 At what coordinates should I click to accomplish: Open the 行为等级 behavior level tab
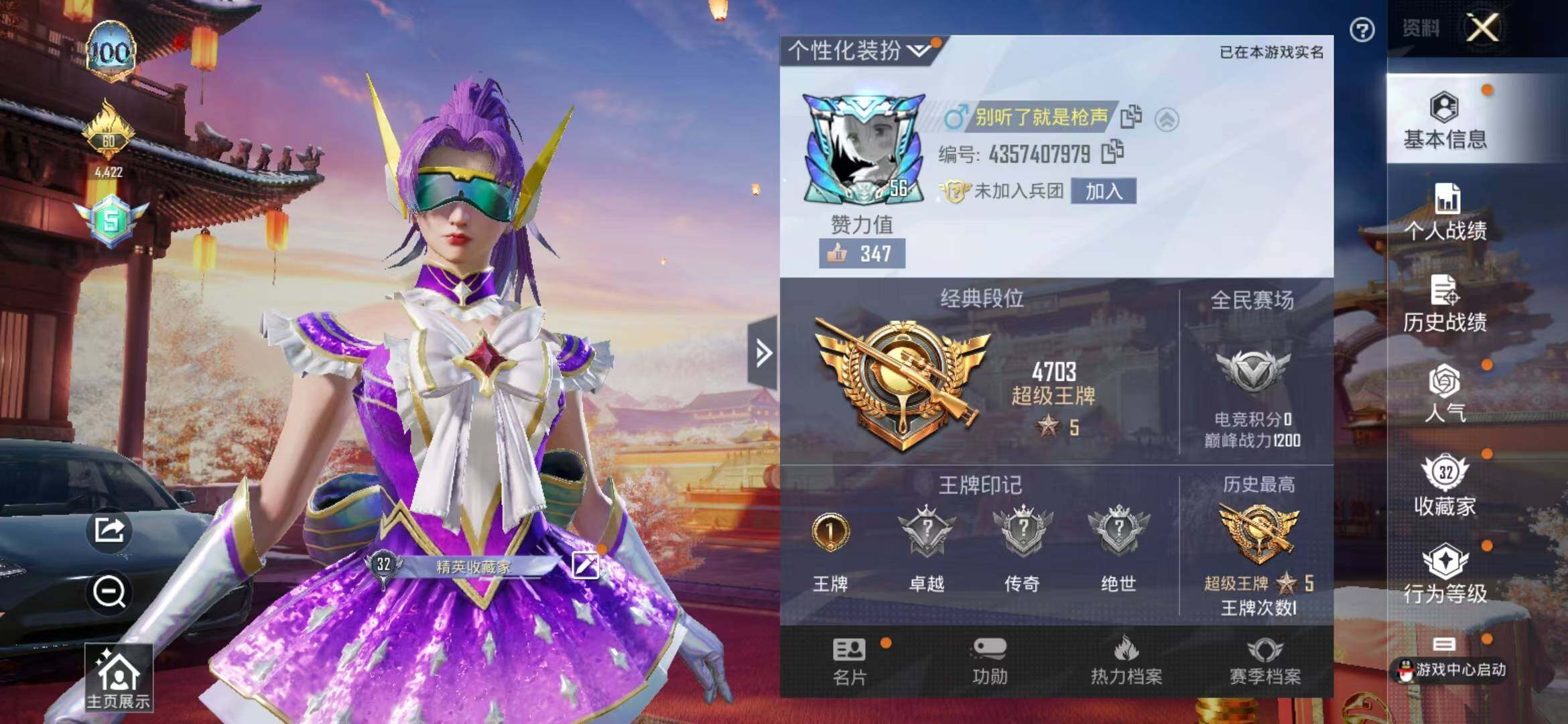tap(1445, 575)
